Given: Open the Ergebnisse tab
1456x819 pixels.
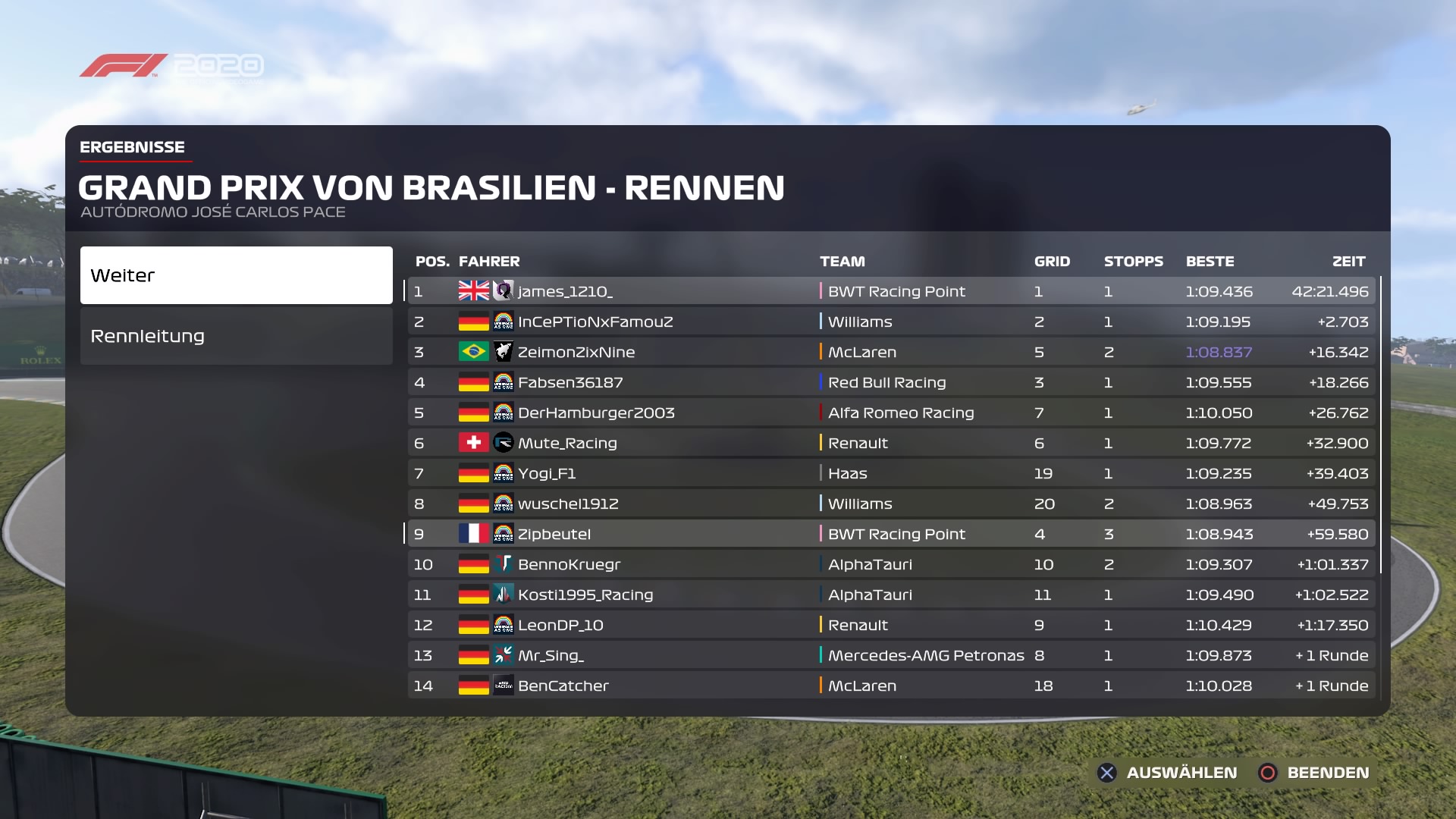Looking at the screenshot, I should click(x=133, y=147).
